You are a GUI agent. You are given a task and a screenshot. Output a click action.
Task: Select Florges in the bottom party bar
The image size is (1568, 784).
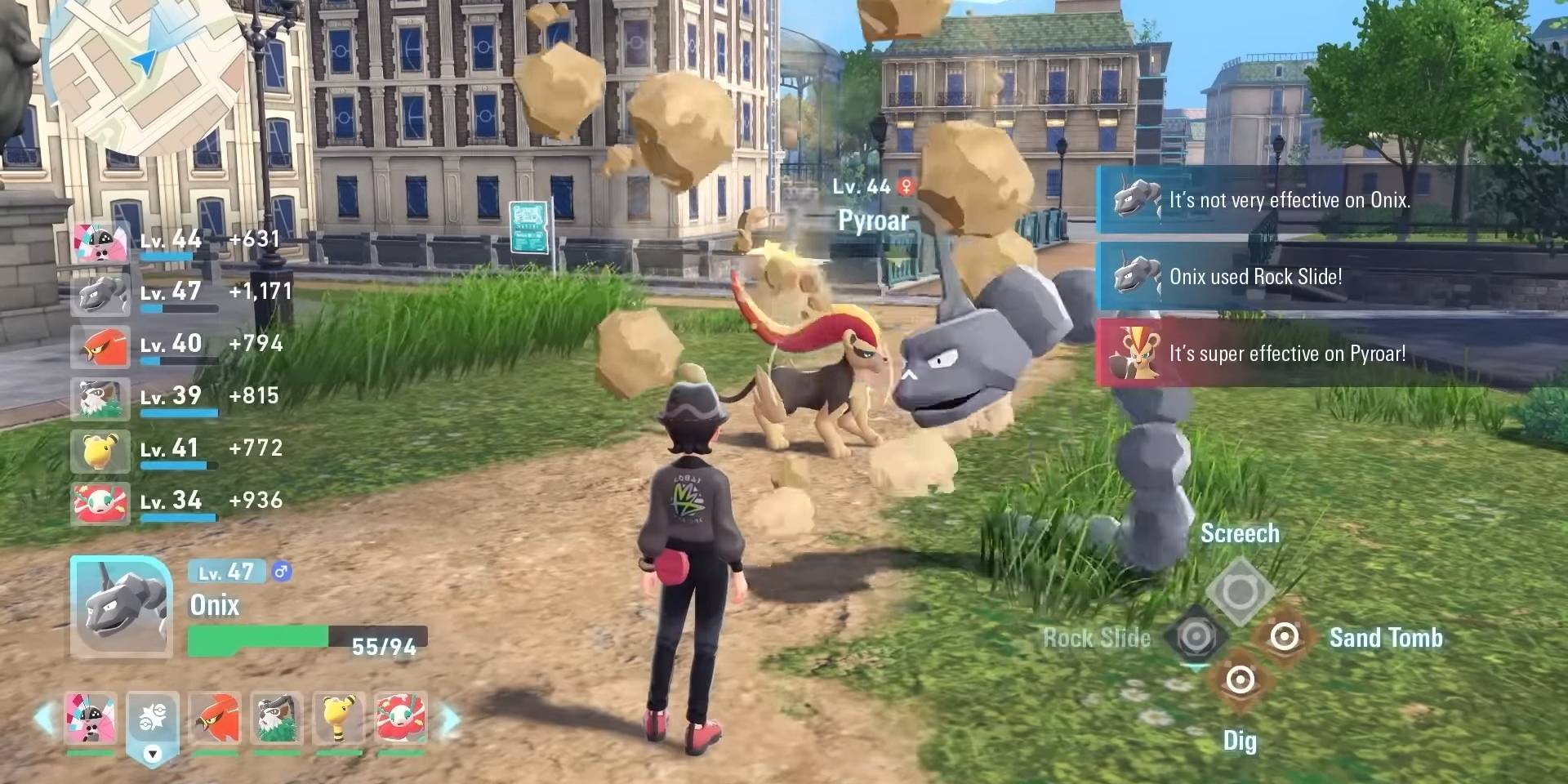point(401,718)
